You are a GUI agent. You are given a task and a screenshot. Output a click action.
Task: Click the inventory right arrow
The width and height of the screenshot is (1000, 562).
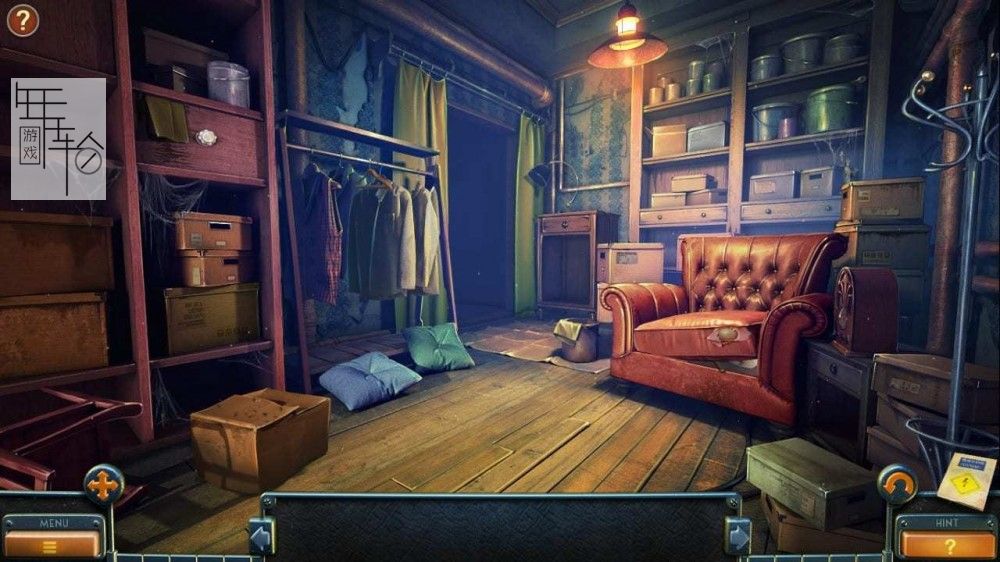click(x=738, y=535)
